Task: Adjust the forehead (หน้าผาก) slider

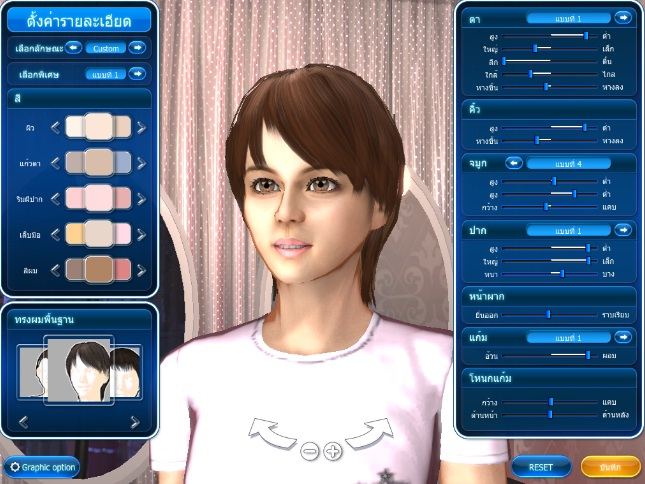Action: coord(548,313)
